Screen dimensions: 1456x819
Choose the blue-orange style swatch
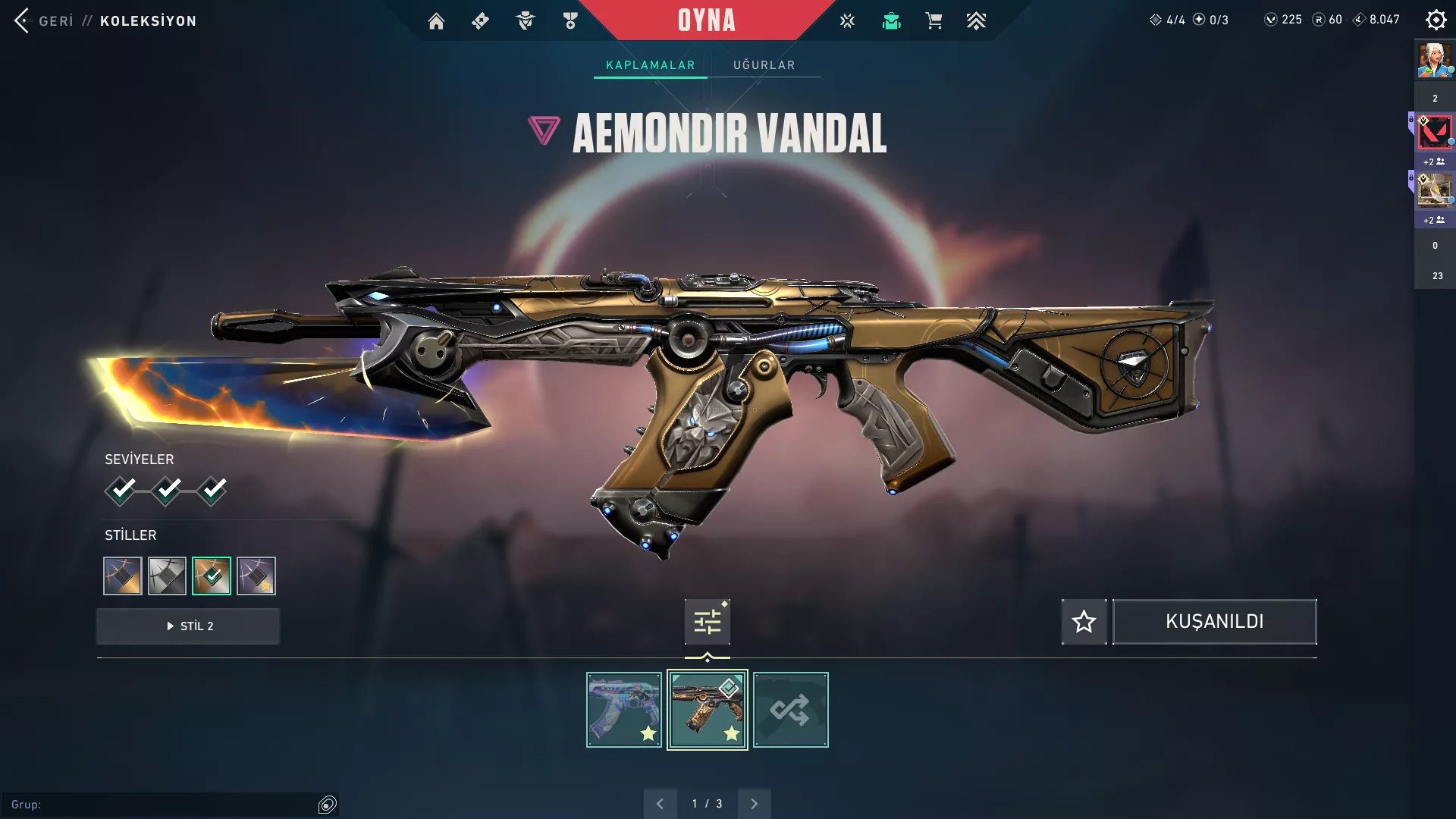coord(123,576)
